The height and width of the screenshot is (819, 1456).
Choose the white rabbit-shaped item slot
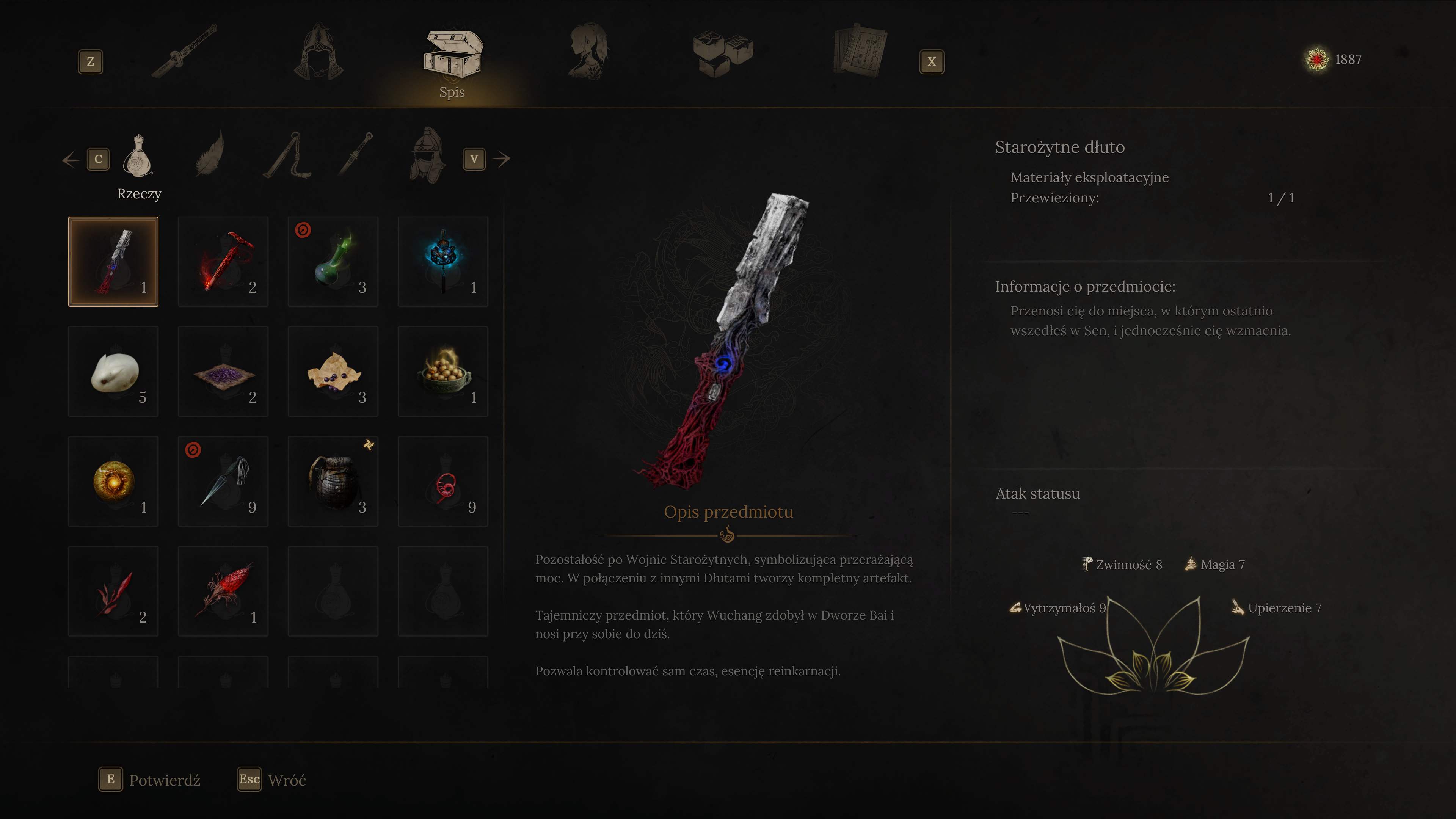pyautogui.click(x=114, y=371)
